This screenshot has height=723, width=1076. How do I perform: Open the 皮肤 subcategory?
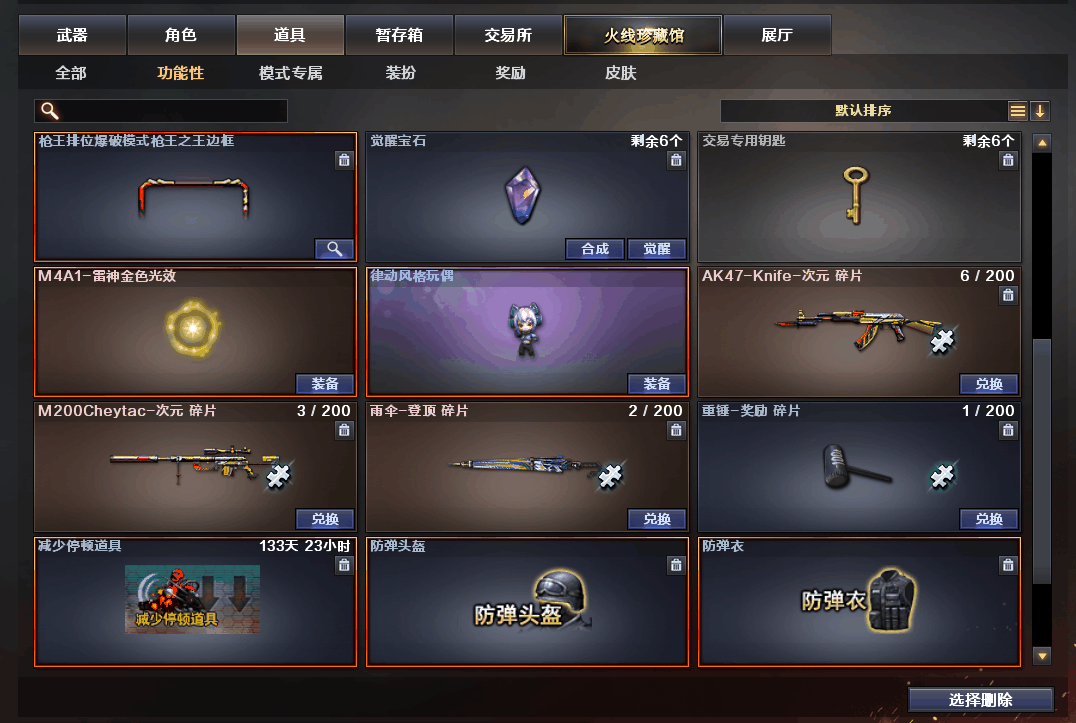point(620,73)
